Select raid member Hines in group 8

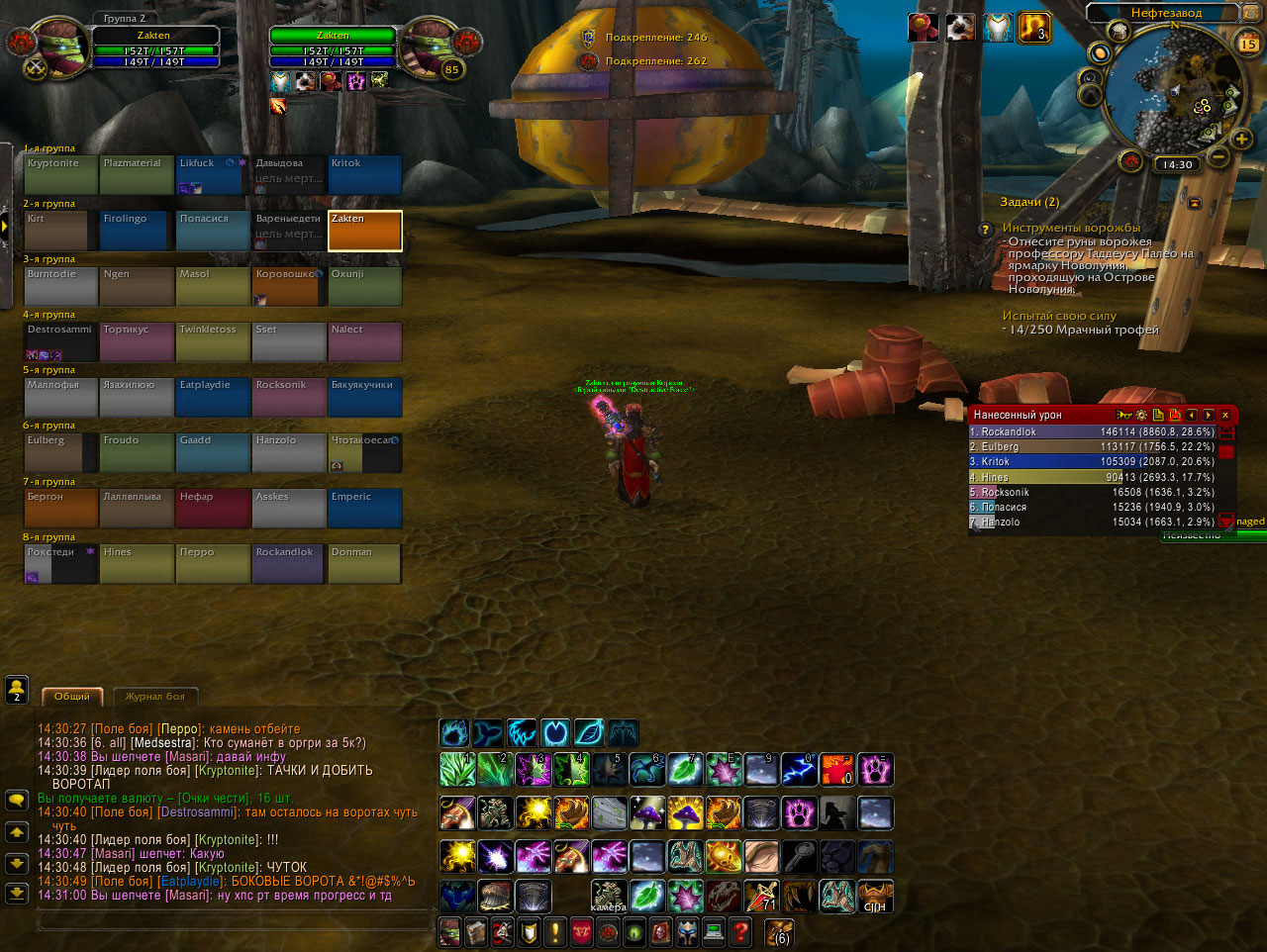click(137, 563)
